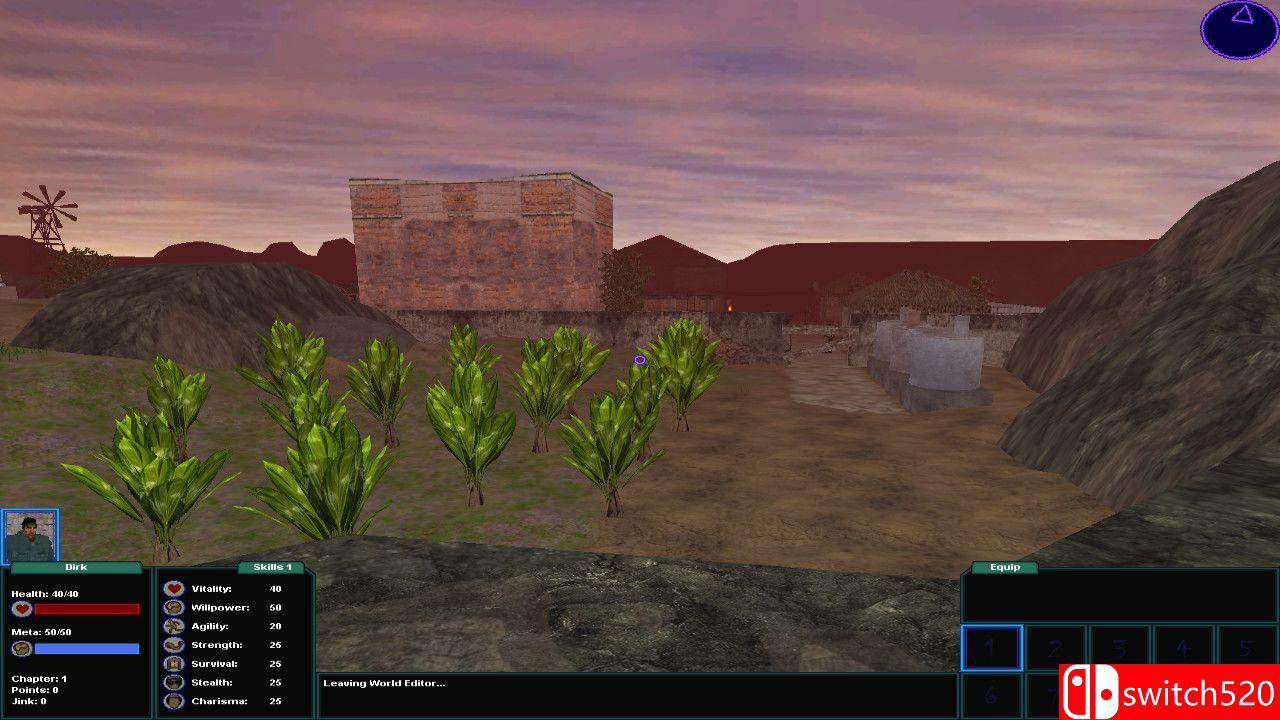Screen dimensions: 1280x720
Task: Select the Willpower skill icon
Action: coord(173,607)
